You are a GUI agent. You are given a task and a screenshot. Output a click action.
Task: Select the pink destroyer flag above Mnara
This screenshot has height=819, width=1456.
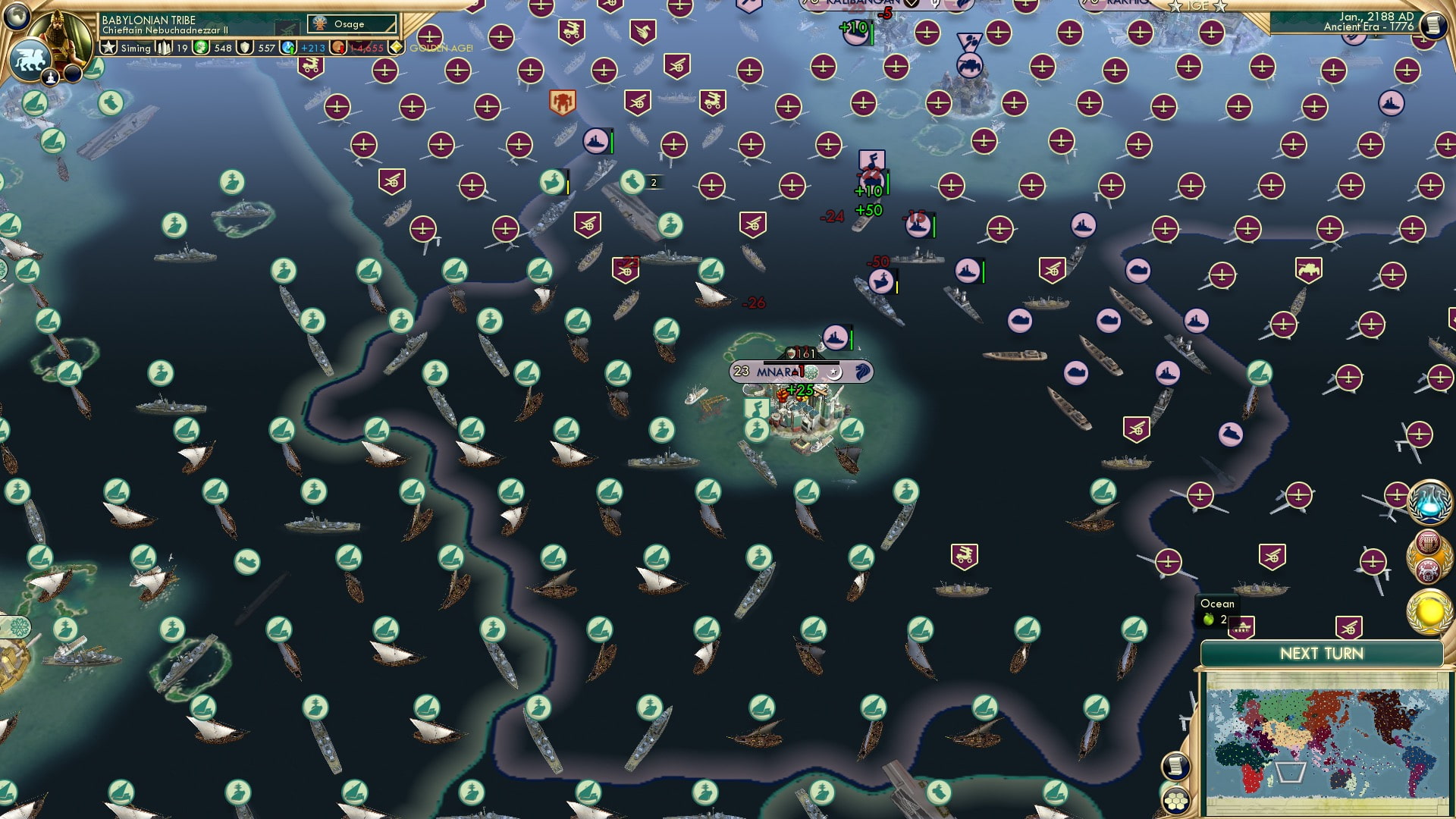(835, 337)
